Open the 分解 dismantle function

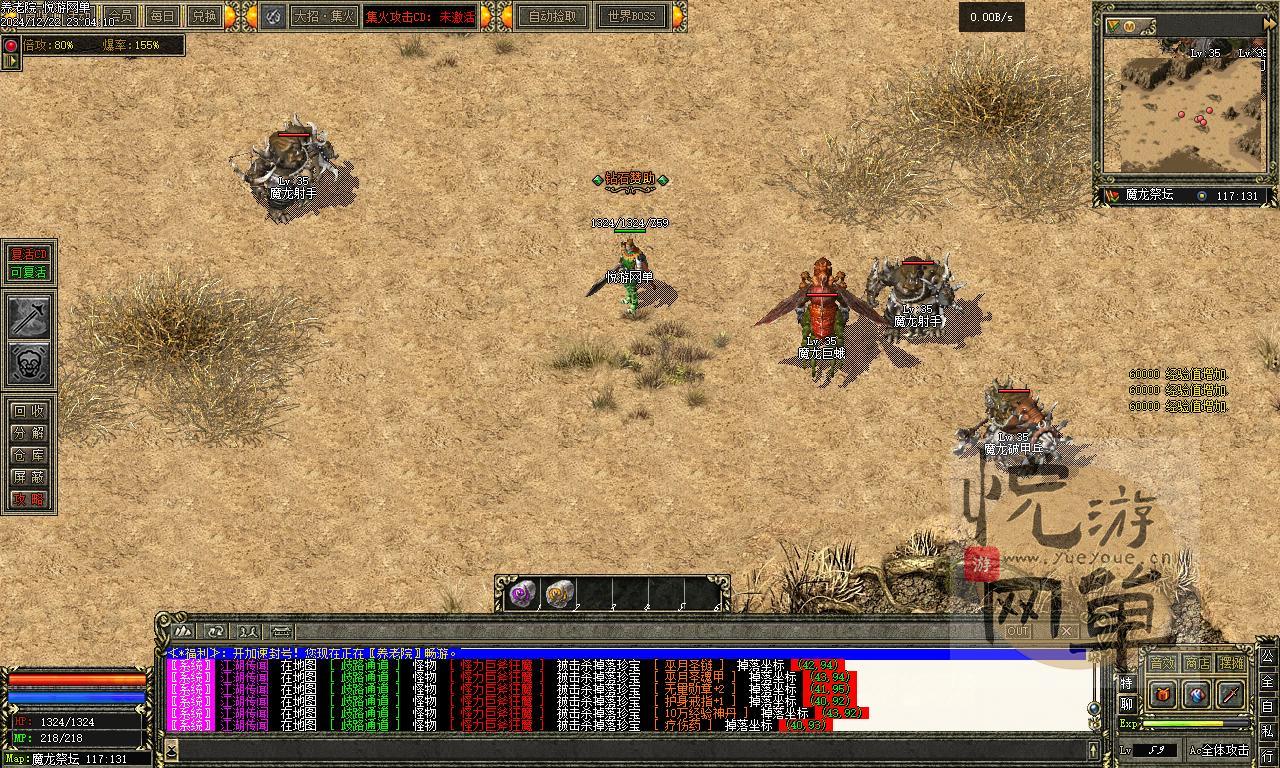[29, 433]
